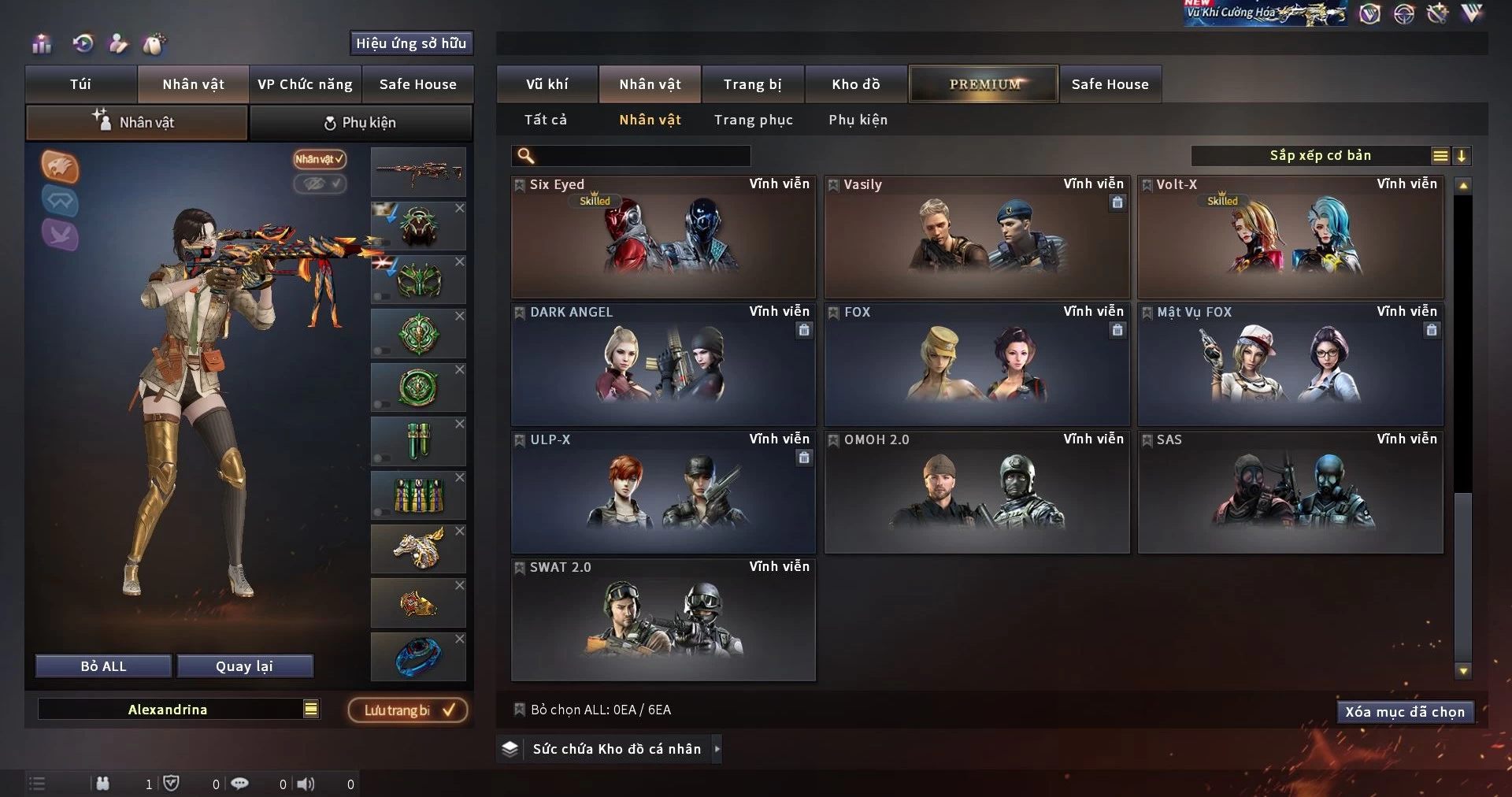Show the Tất cả subcategory
The width and height of the screenshot is (1512, 797).
pyautogui.click(x=545, y=120)
